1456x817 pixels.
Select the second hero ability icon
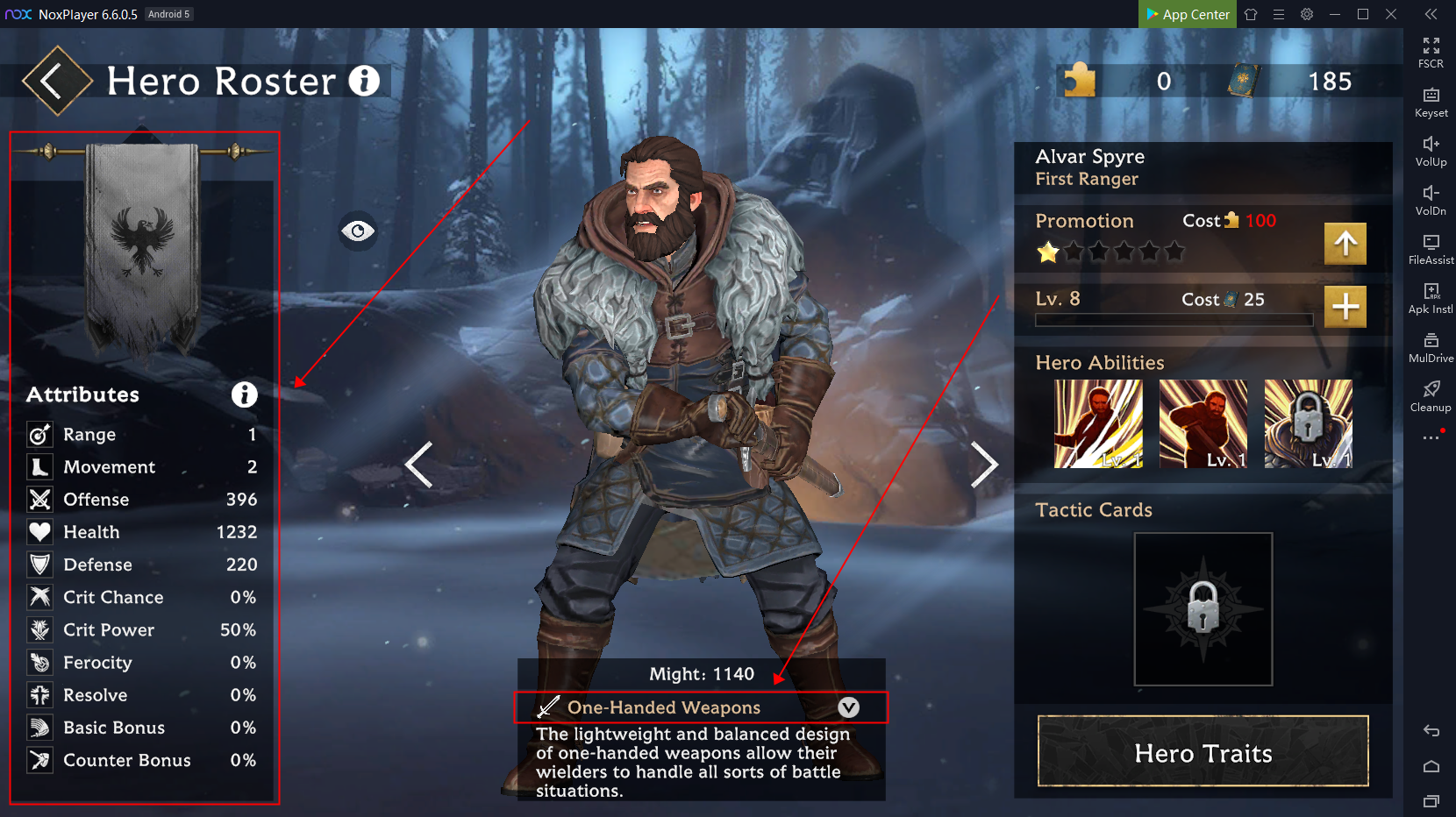pos(1203,423)
